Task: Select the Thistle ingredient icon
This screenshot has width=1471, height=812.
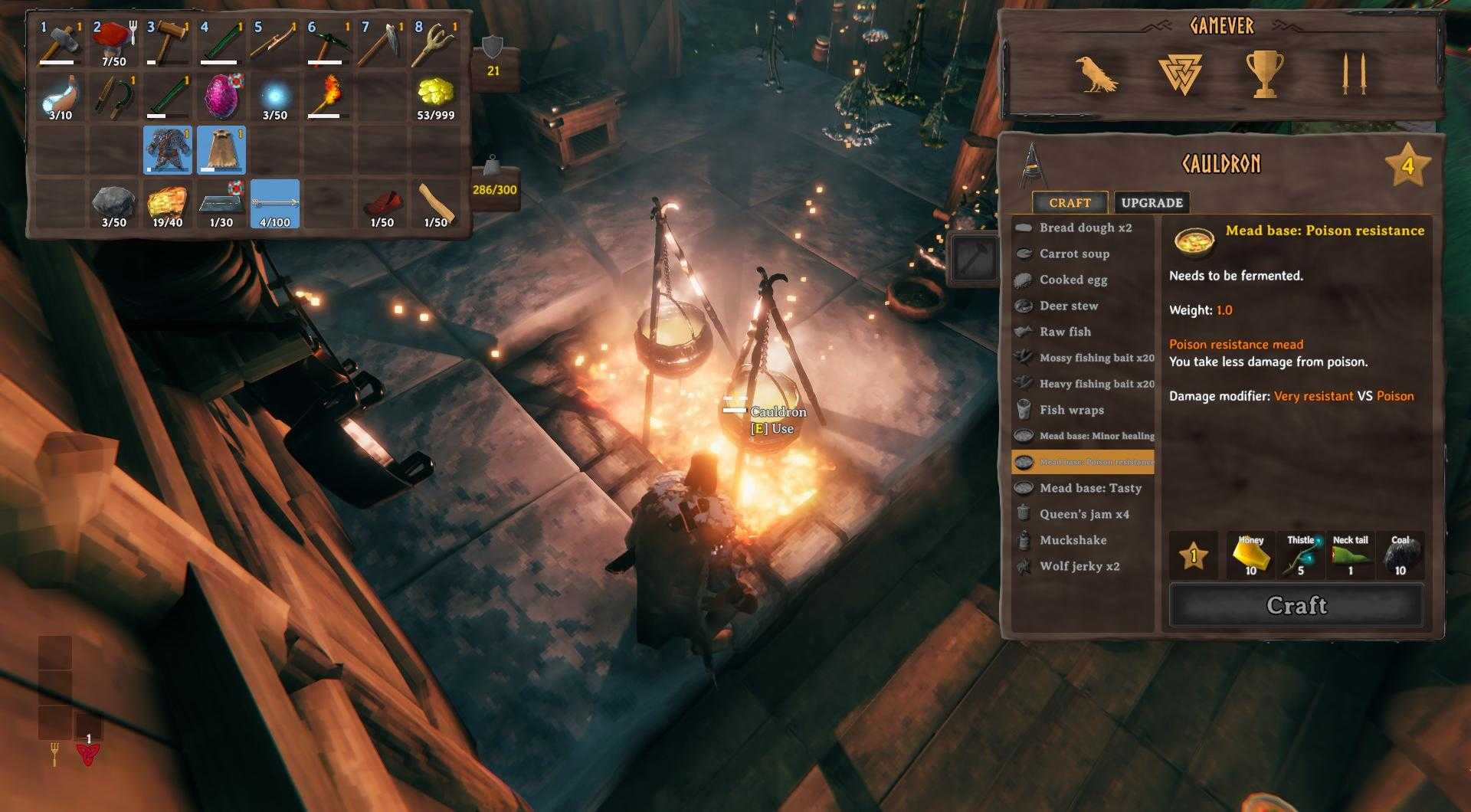Action: coord(1300,554)
